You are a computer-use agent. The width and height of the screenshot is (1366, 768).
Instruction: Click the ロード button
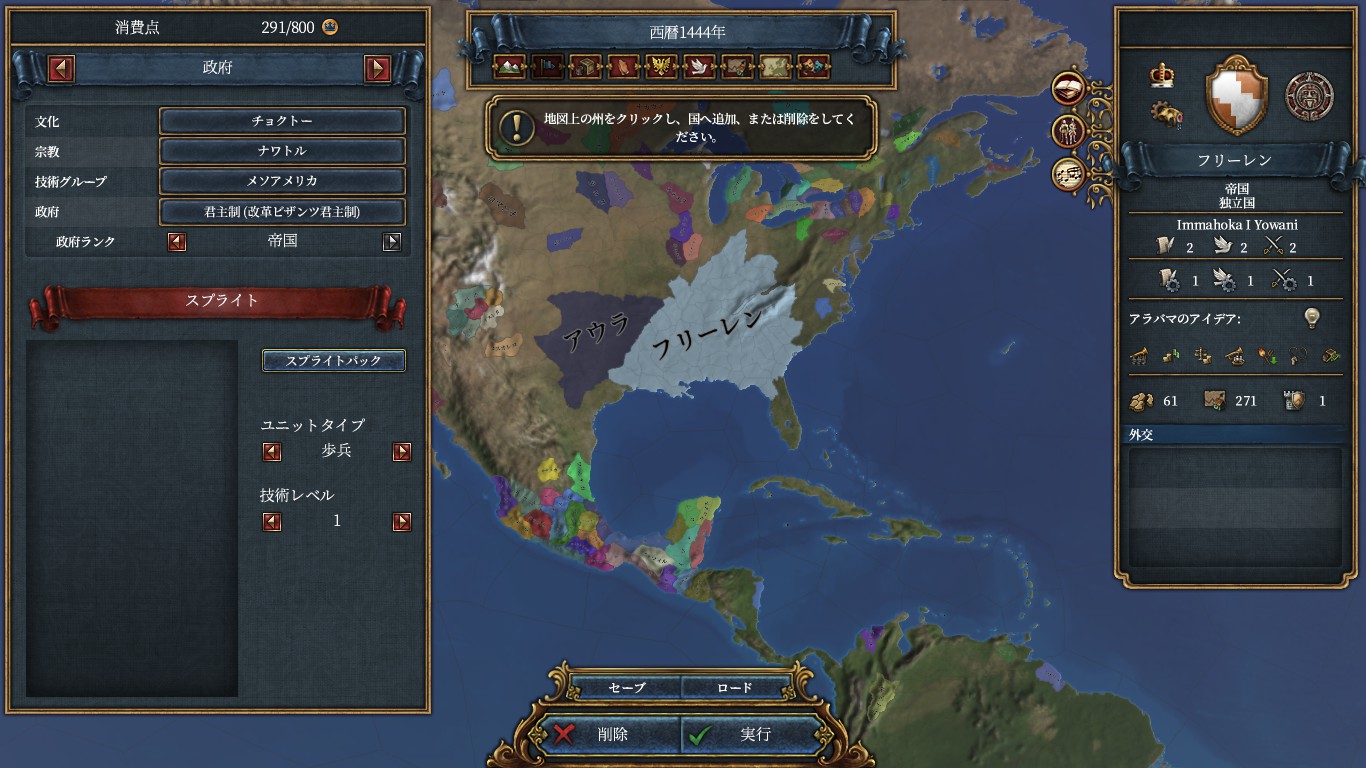(734, 688)
